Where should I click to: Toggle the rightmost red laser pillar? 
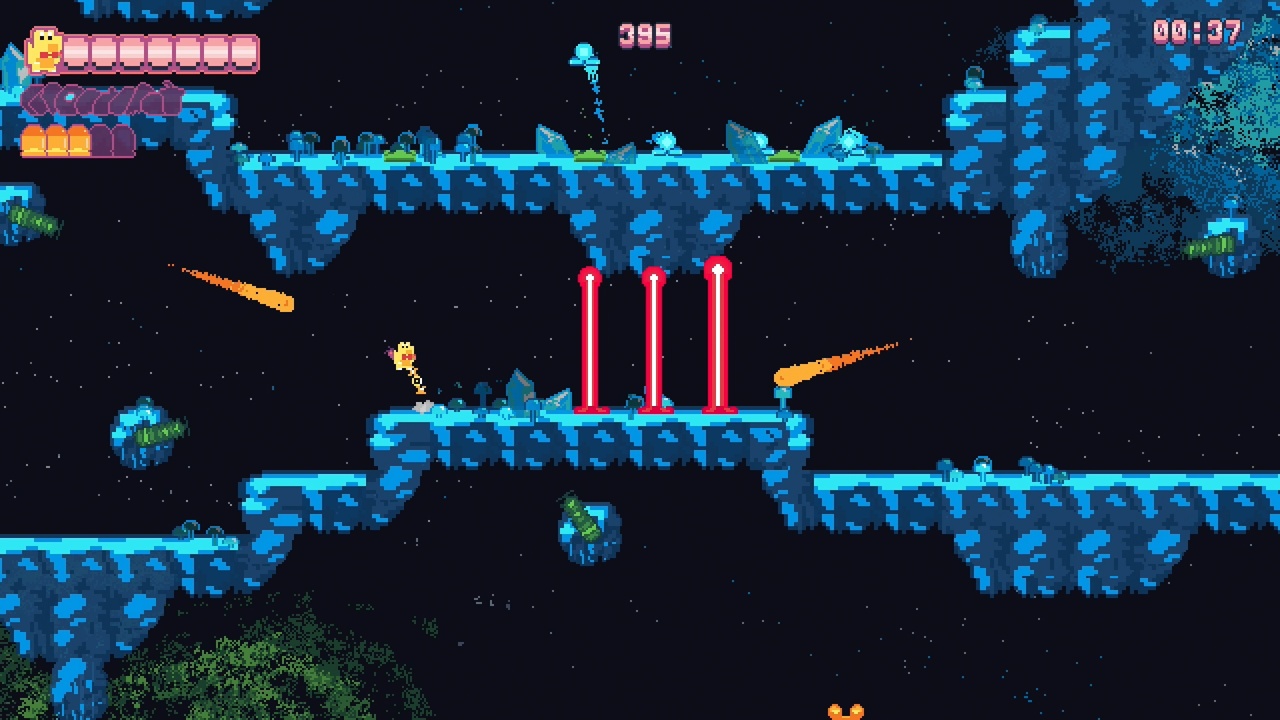click(718, 340)
